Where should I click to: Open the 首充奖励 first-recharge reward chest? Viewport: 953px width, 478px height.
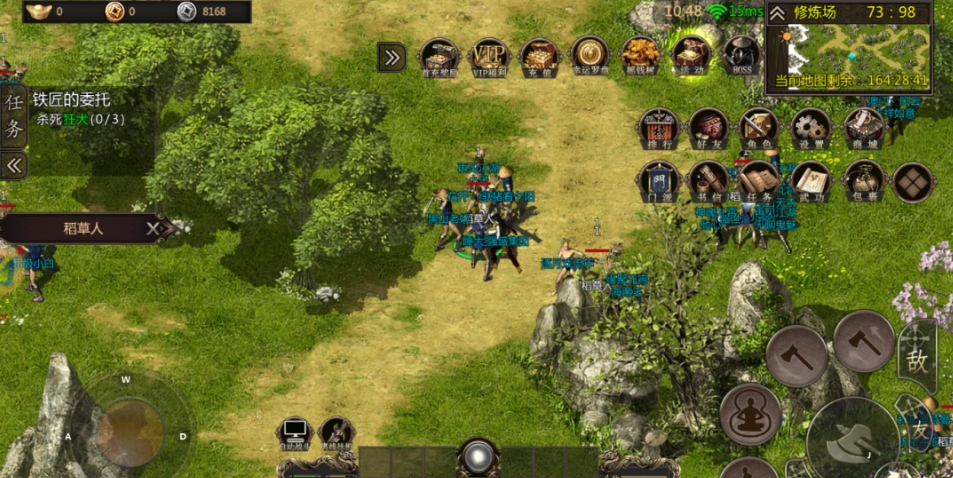[439, 56]
